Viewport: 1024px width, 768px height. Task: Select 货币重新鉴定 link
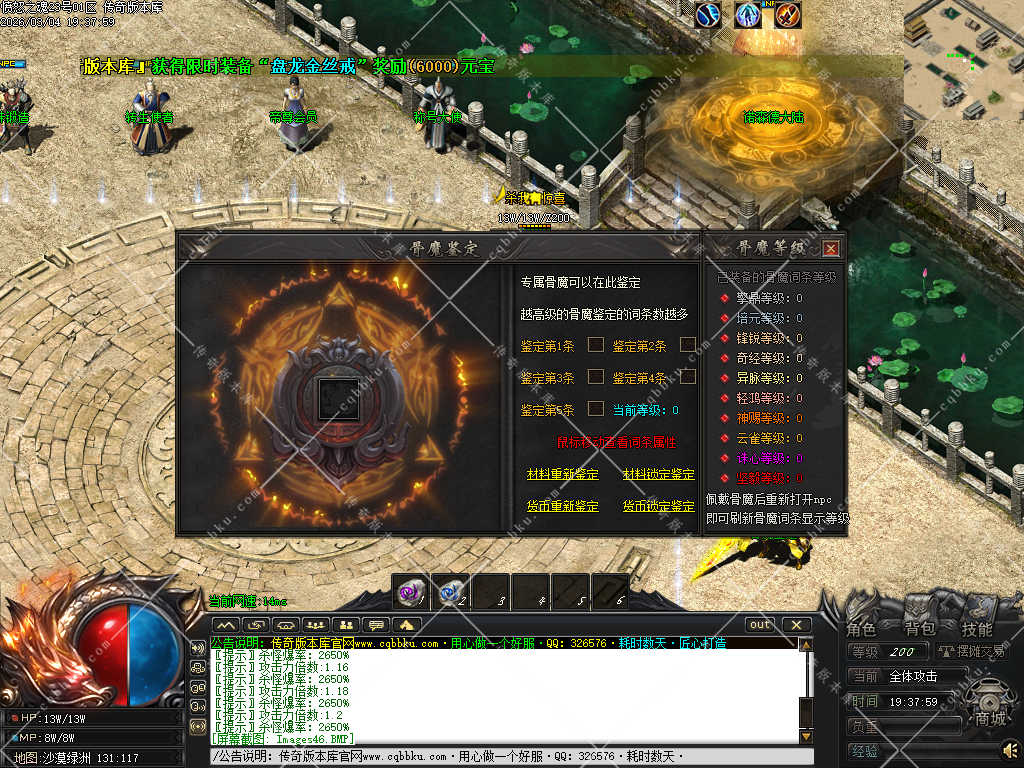point(563,506)
